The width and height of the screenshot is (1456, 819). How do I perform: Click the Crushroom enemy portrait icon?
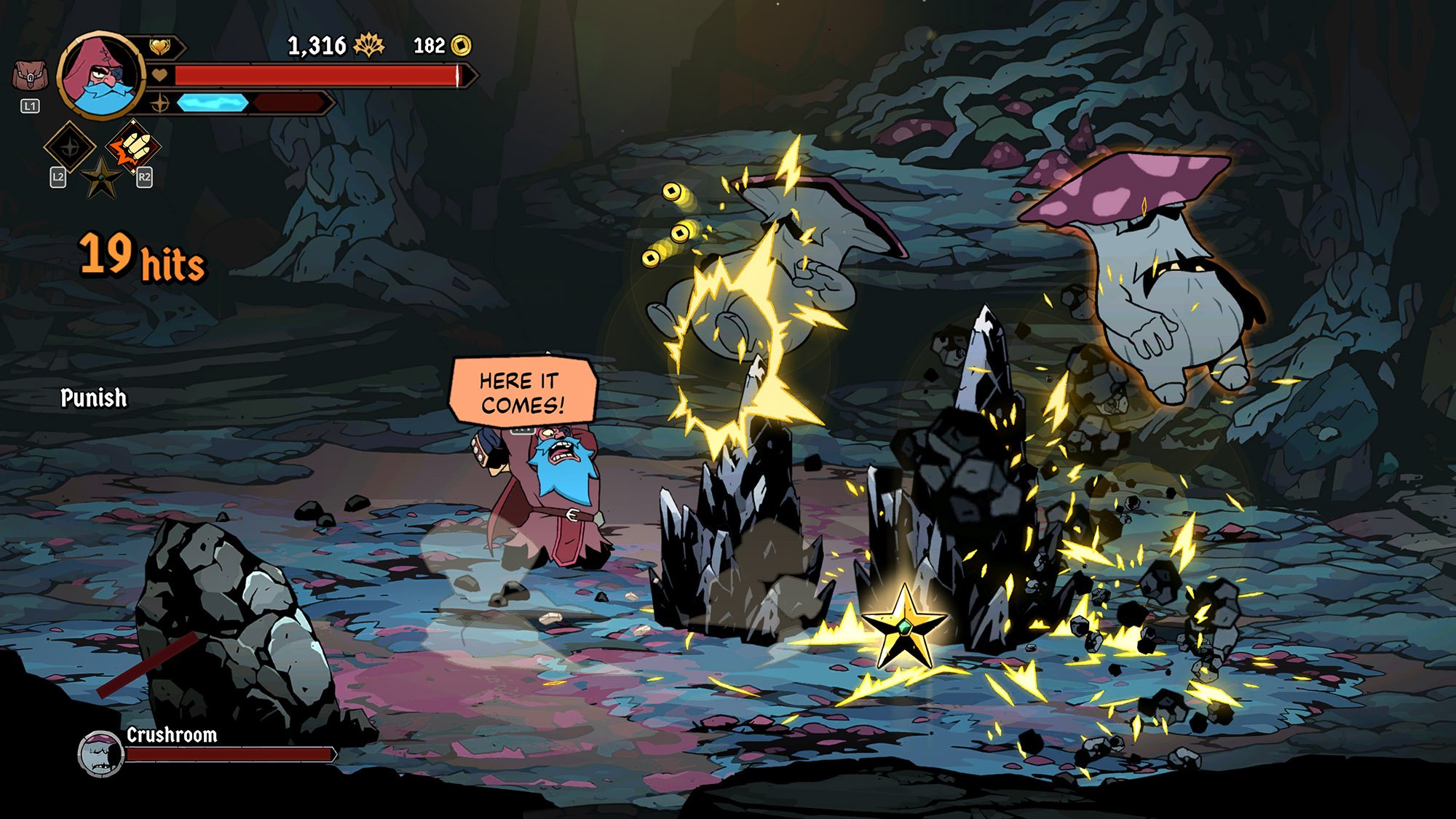[100, 753]
